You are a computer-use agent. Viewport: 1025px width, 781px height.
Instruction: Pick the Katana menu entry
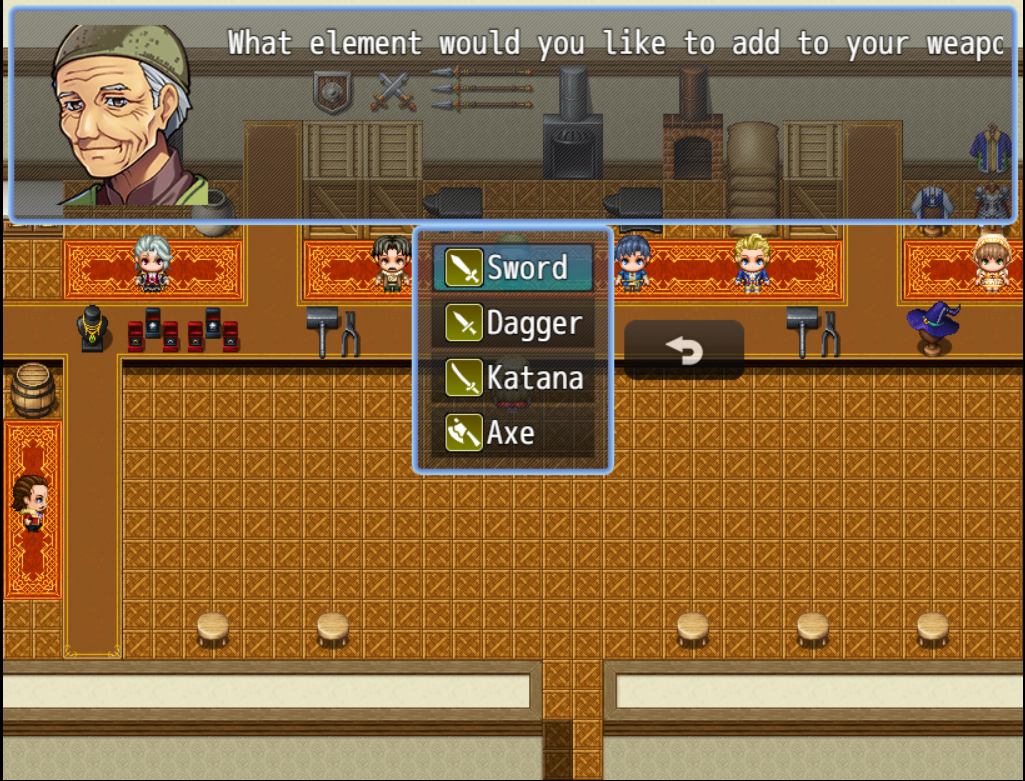[x=512, y=378]
